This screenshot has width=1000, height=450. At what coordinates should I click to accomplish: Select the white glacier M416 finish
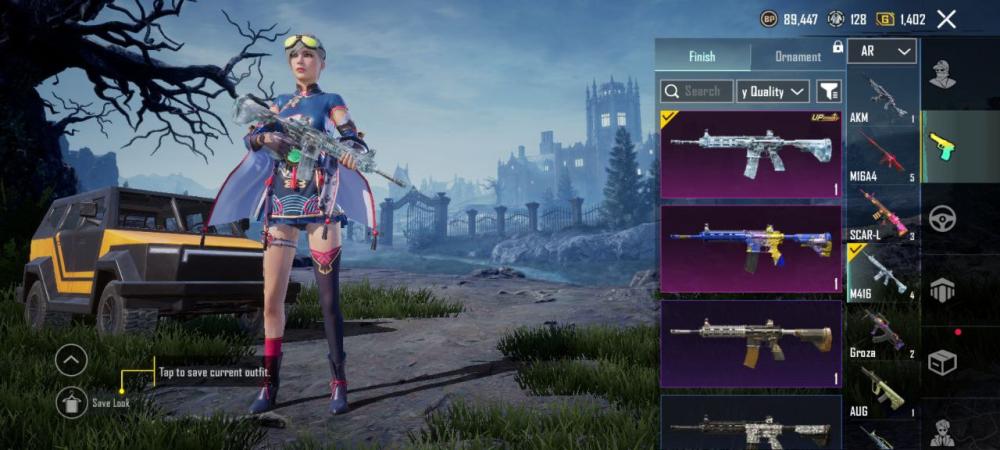750,154
